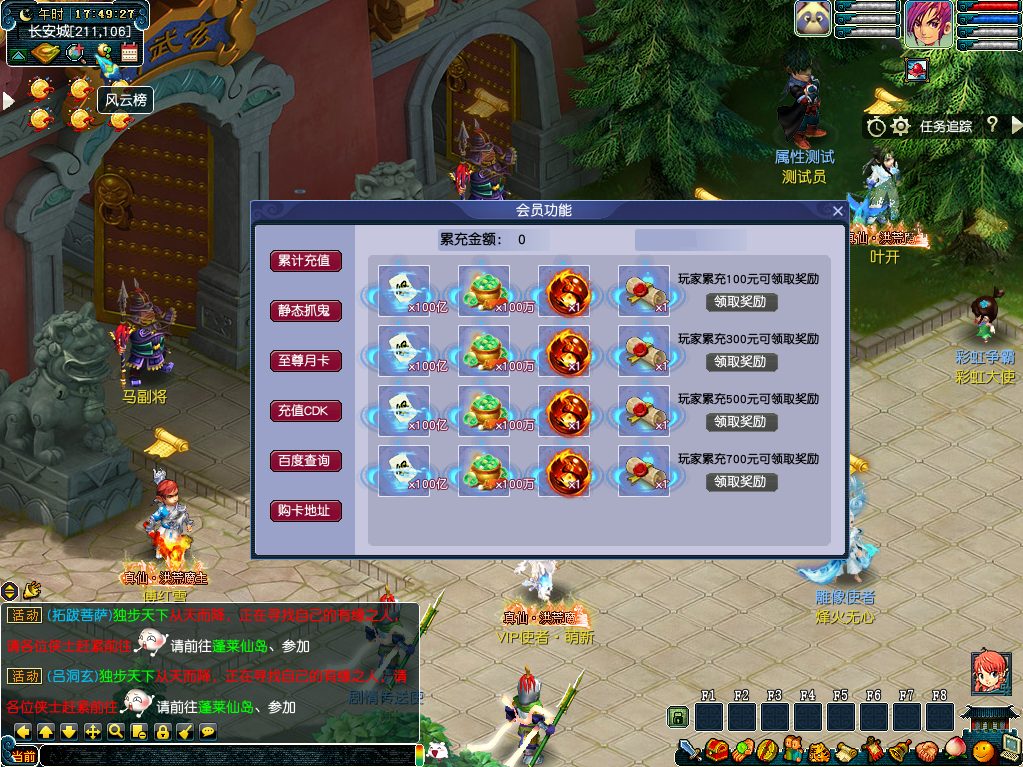The image size is (1023, 767).
Task: Open the world map magnifier icon
Action: click(x=74, y=53)
